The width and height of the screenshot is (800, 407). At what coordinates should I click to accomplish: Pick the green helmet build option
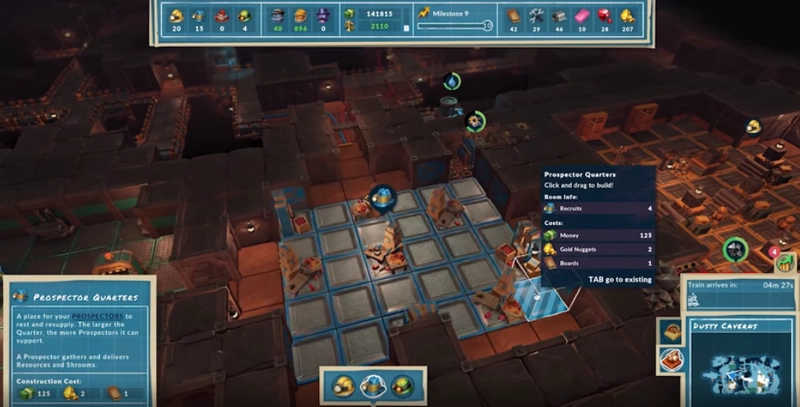(402, 385)
